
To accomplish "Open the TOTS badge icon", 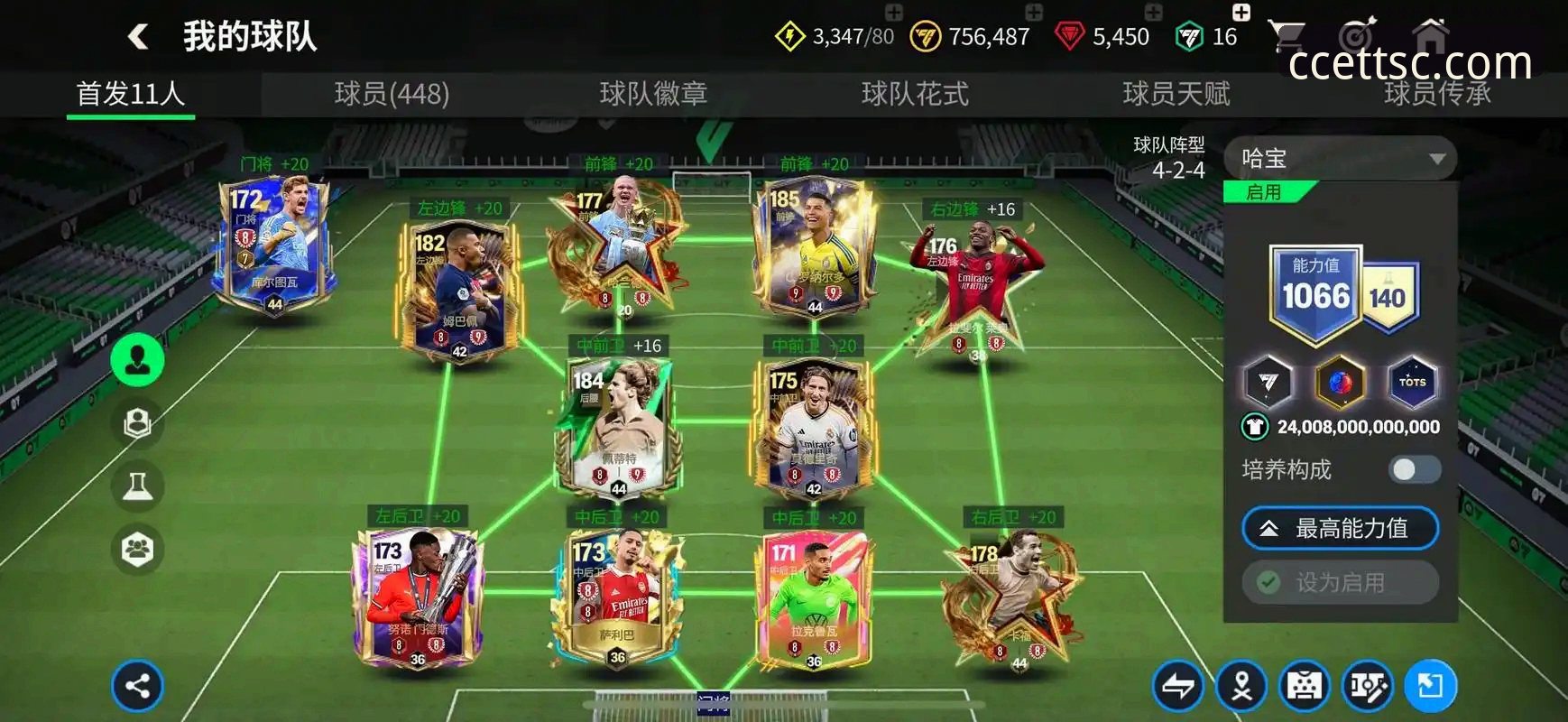I will (1412, 382).
